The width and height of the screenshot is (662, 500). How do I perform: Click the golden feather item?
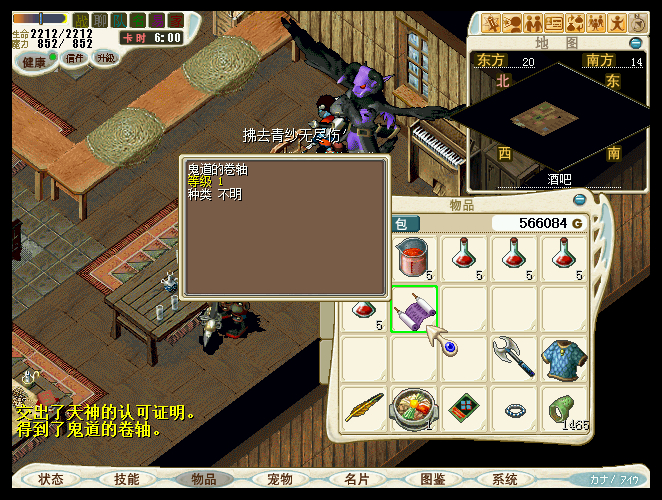[364, 408]
